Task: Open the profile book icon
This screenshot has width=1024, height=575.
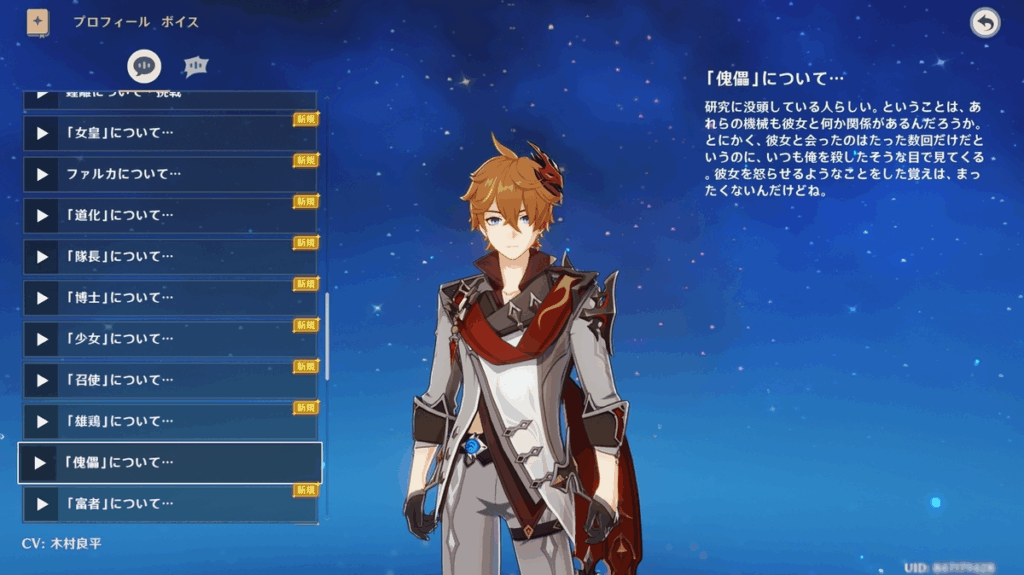Action: [38, 22]
